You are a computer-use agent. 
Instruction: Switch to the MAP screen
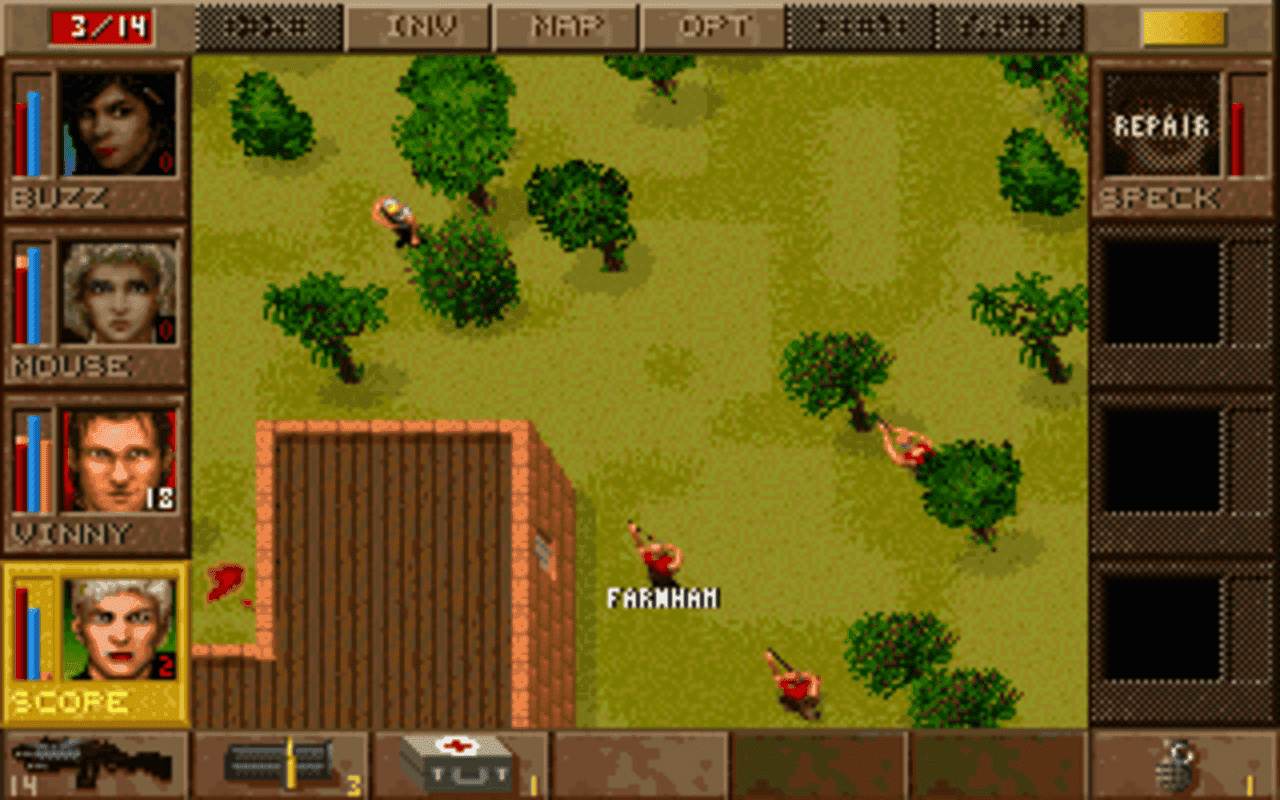565,28
